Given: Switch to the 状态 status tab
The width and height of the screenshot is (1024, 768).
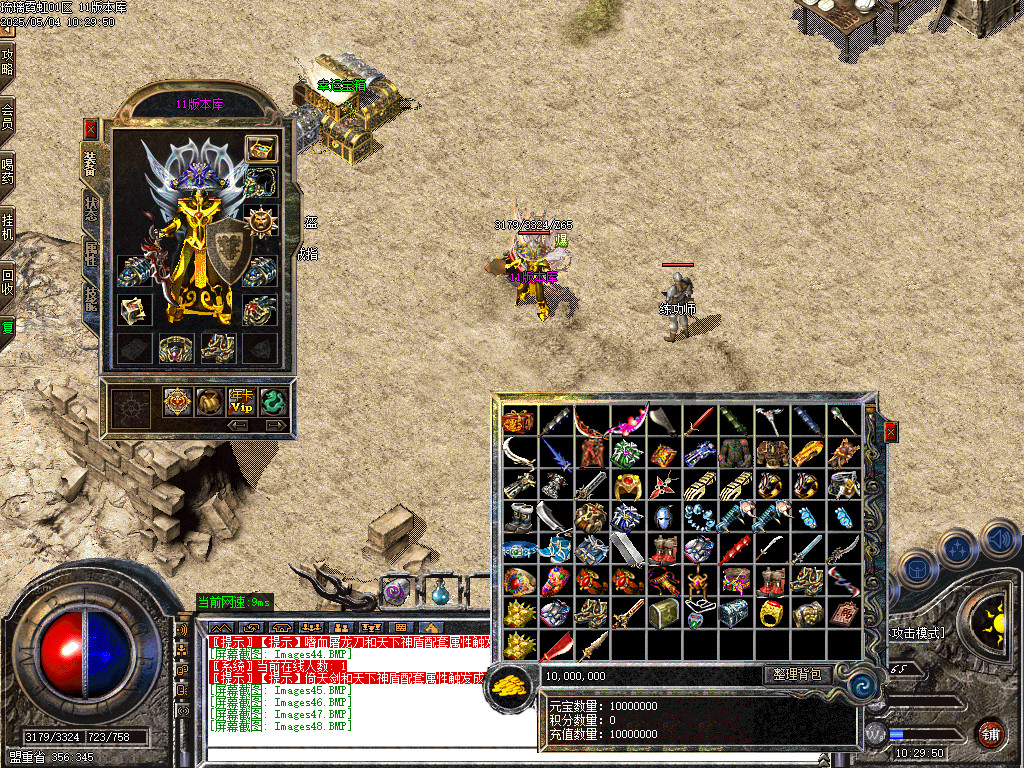Looking at the screenshot, I should pyautogui.click(x=91, y=207).
